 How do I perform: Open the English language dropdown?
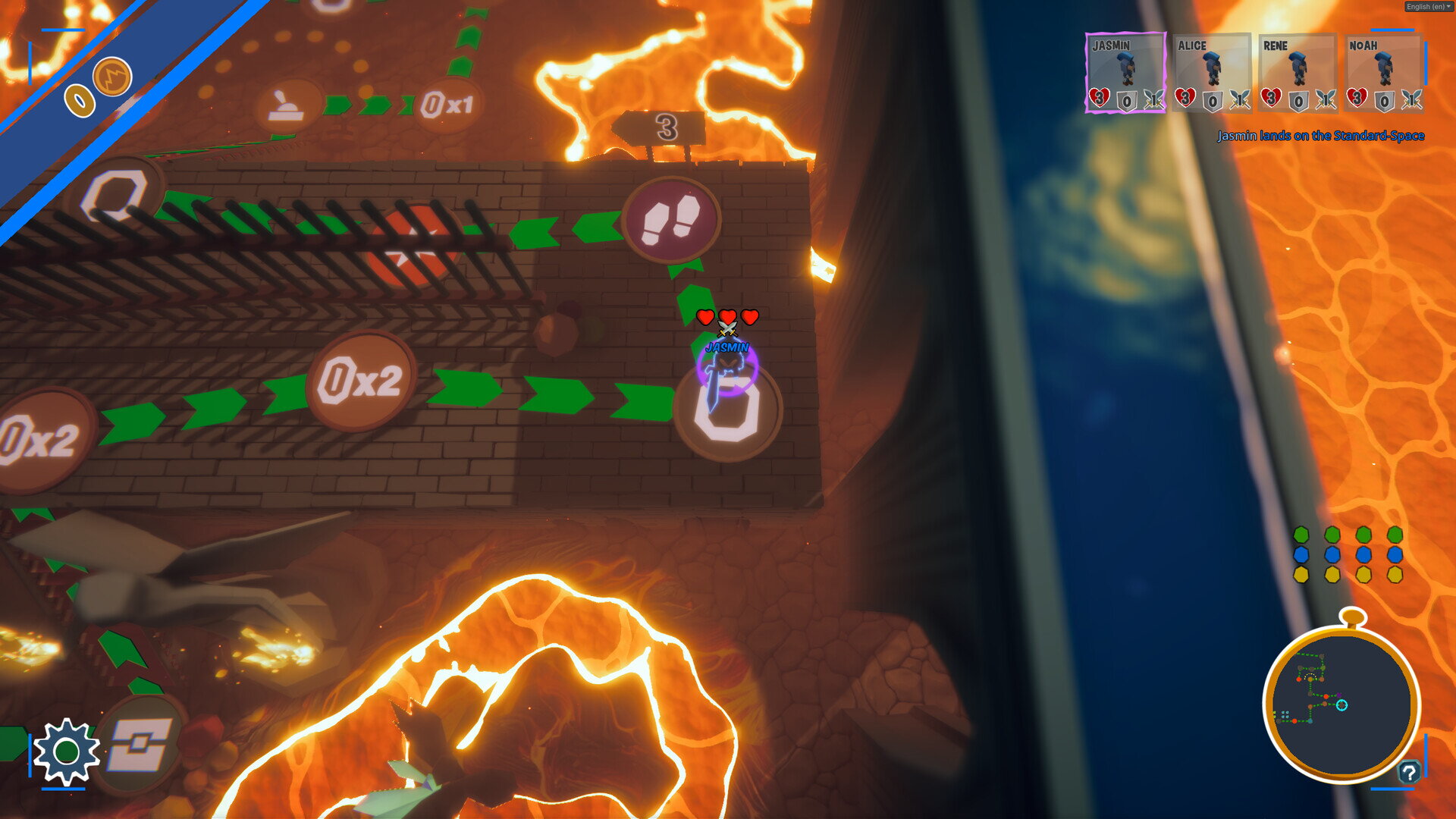(1428, 7)
